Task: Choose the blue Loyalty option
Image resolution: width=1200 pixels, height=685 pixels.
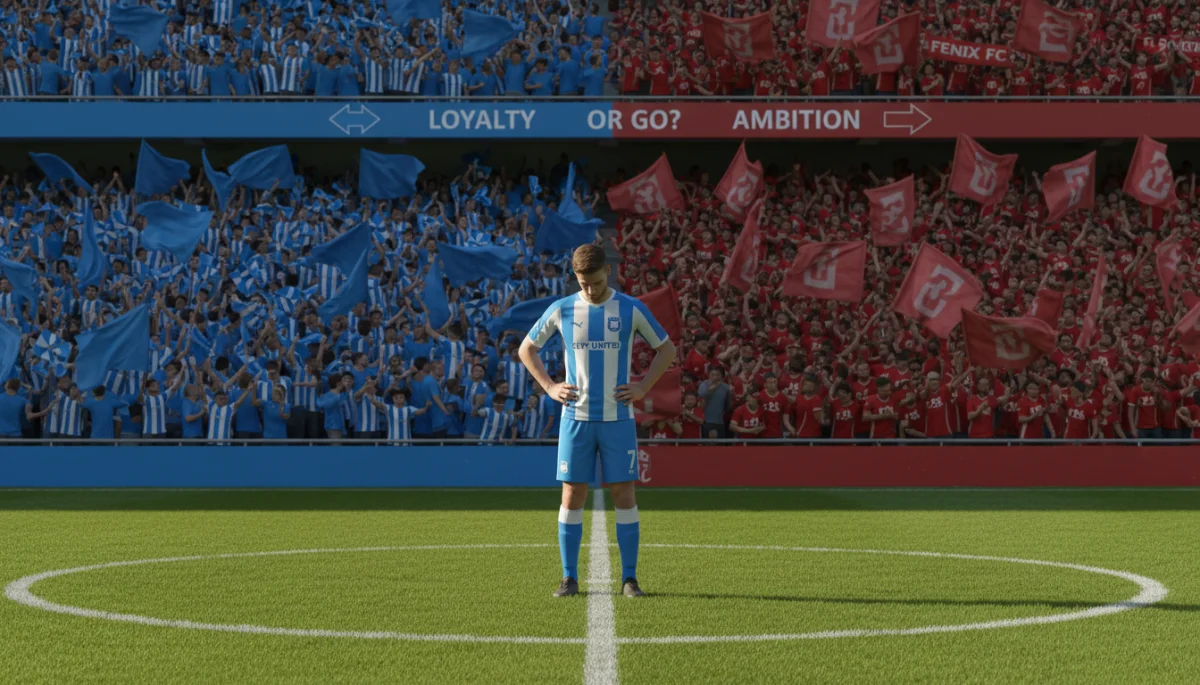Action: (x=481, y=120)
